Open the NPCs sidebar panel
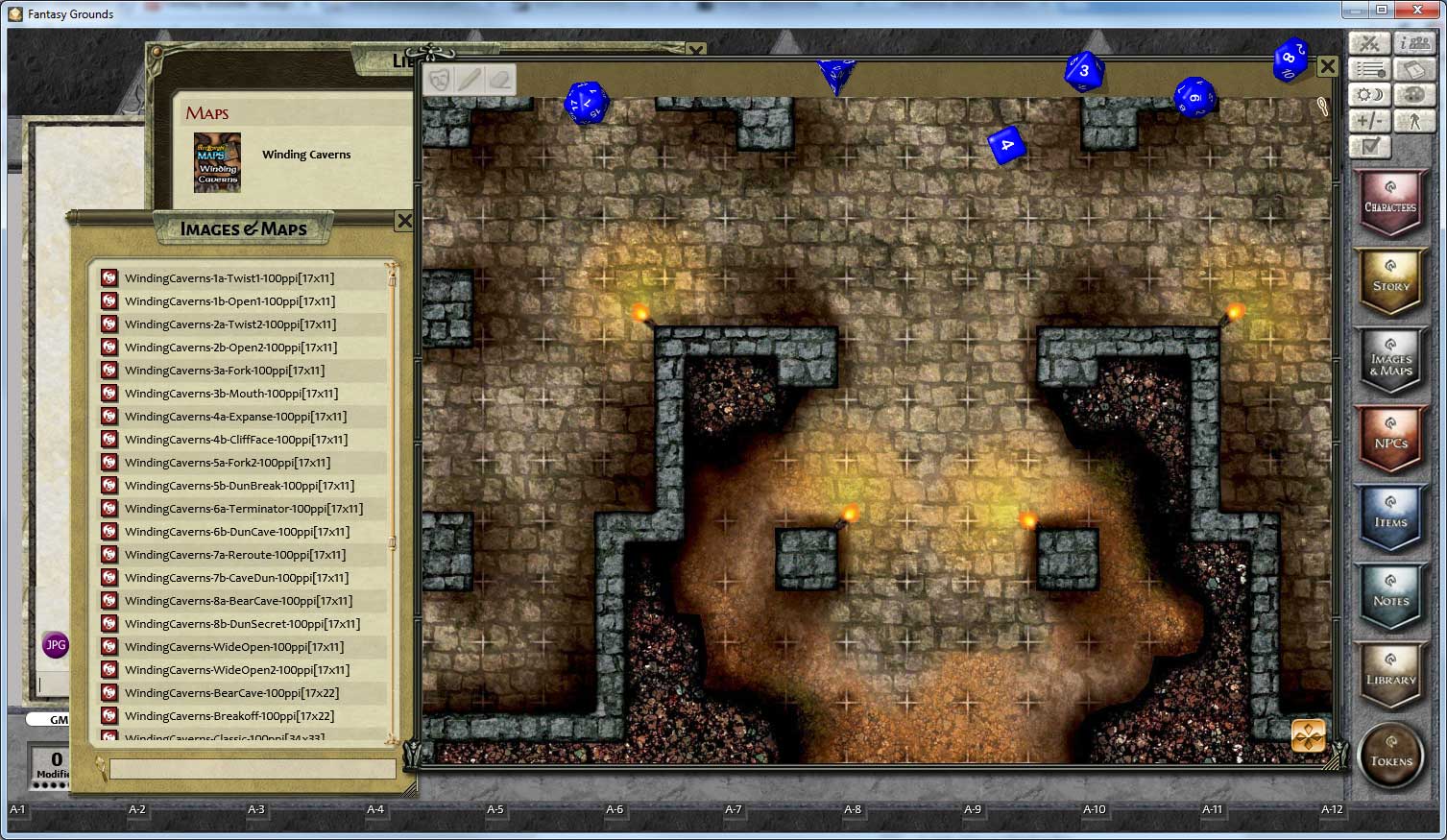The width and height of the screenshot is (1447, 840). [1391, 440]
